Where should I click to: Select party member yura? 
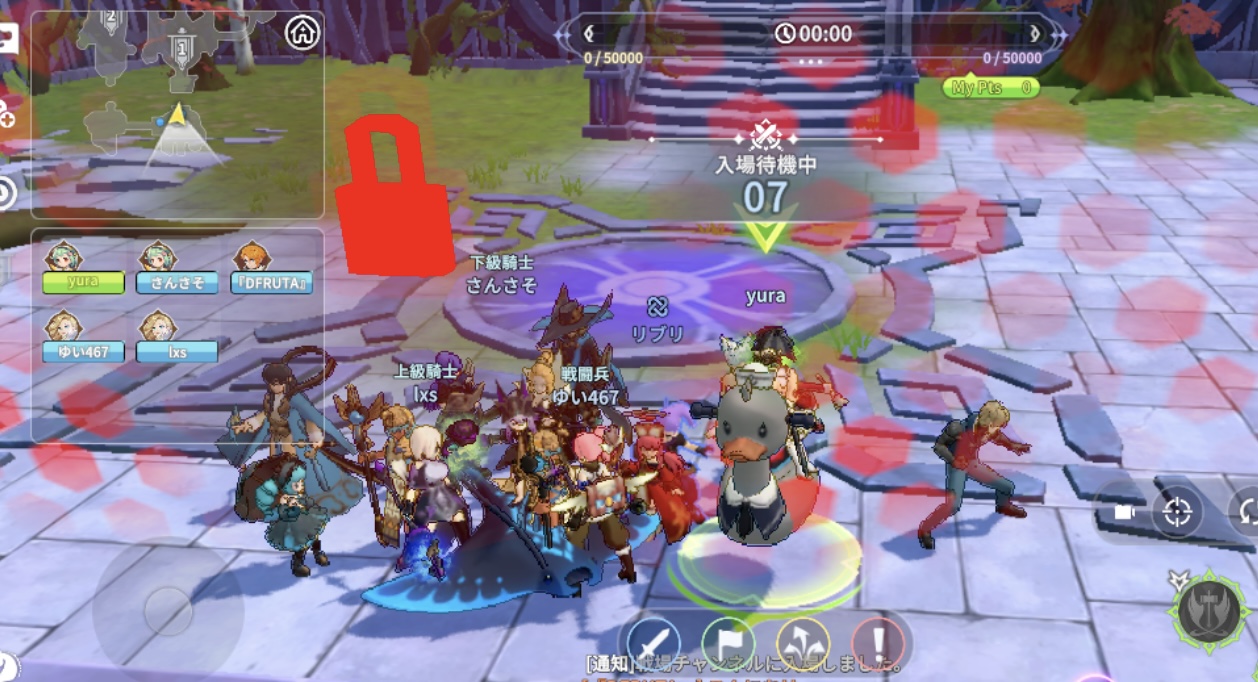click(x=83, y=281)
